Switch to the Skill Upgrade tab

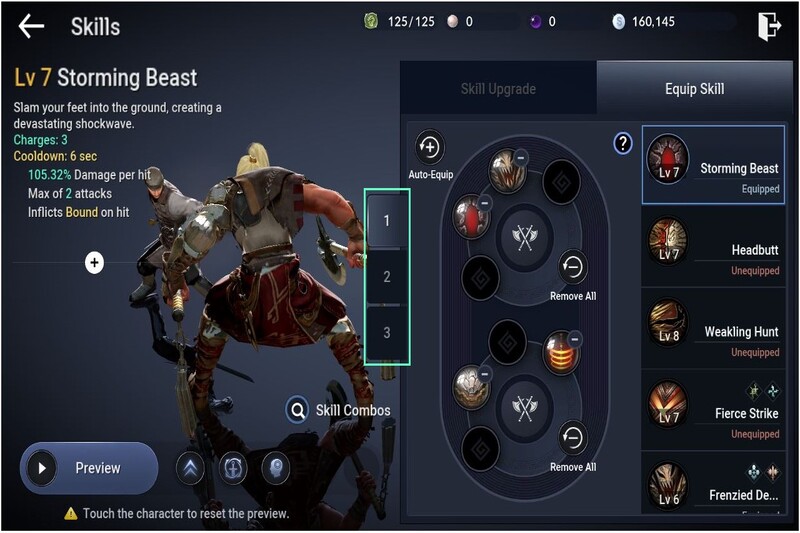coord(500,89)
